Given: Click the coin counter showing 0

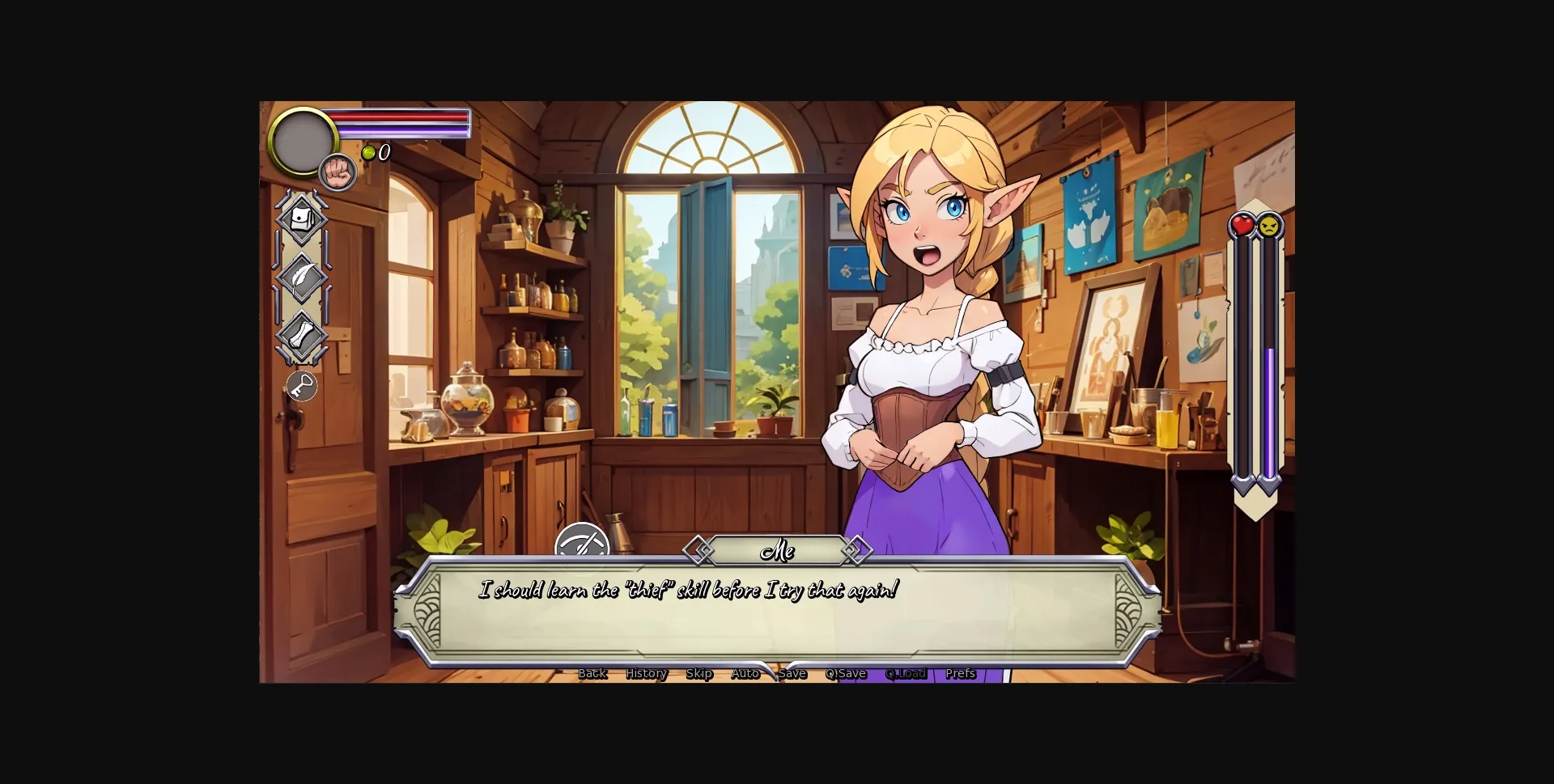Looking at the screenshot, I should [x=377, y=152].
